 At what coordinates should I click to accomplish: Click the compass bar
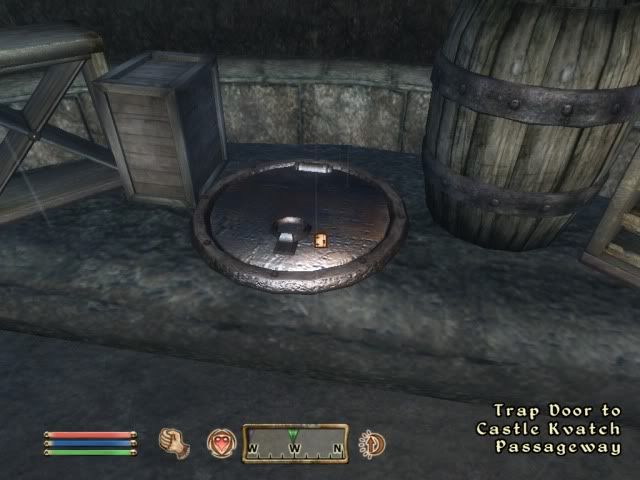coord(295,443)
